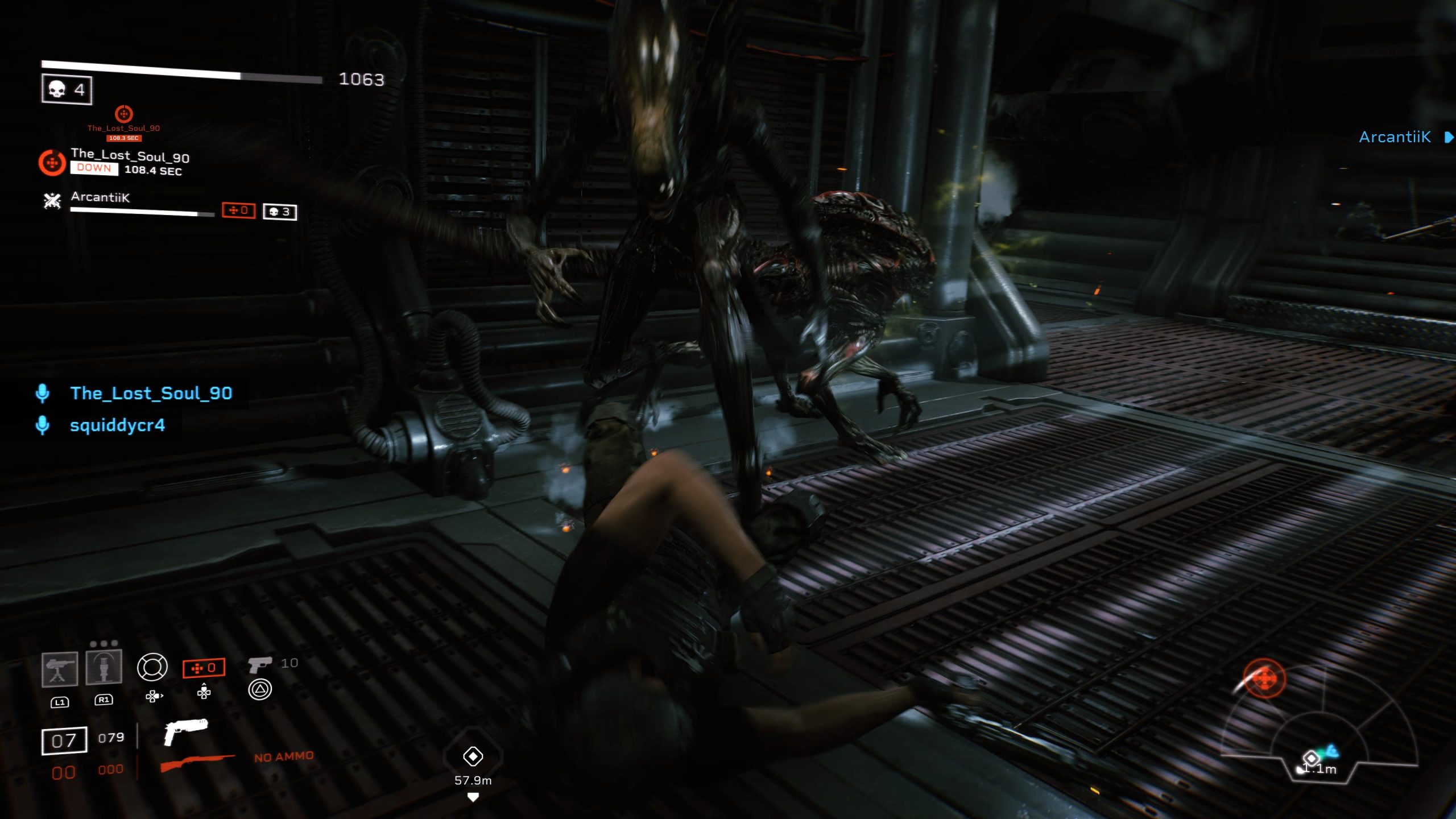This screenshot has width=1456, height=819.
Task: Select The_Lost_Soul_90 downed teammate row
Action: point(130,162)
